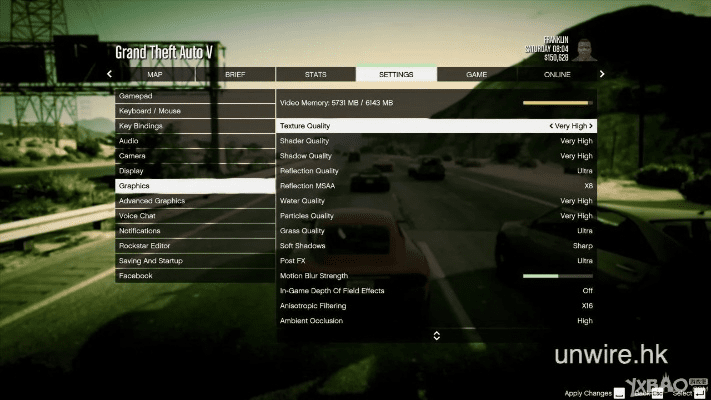Select the Shadow Quality setting row
This screenshot has width=711, height=400.
pos(436,156)
